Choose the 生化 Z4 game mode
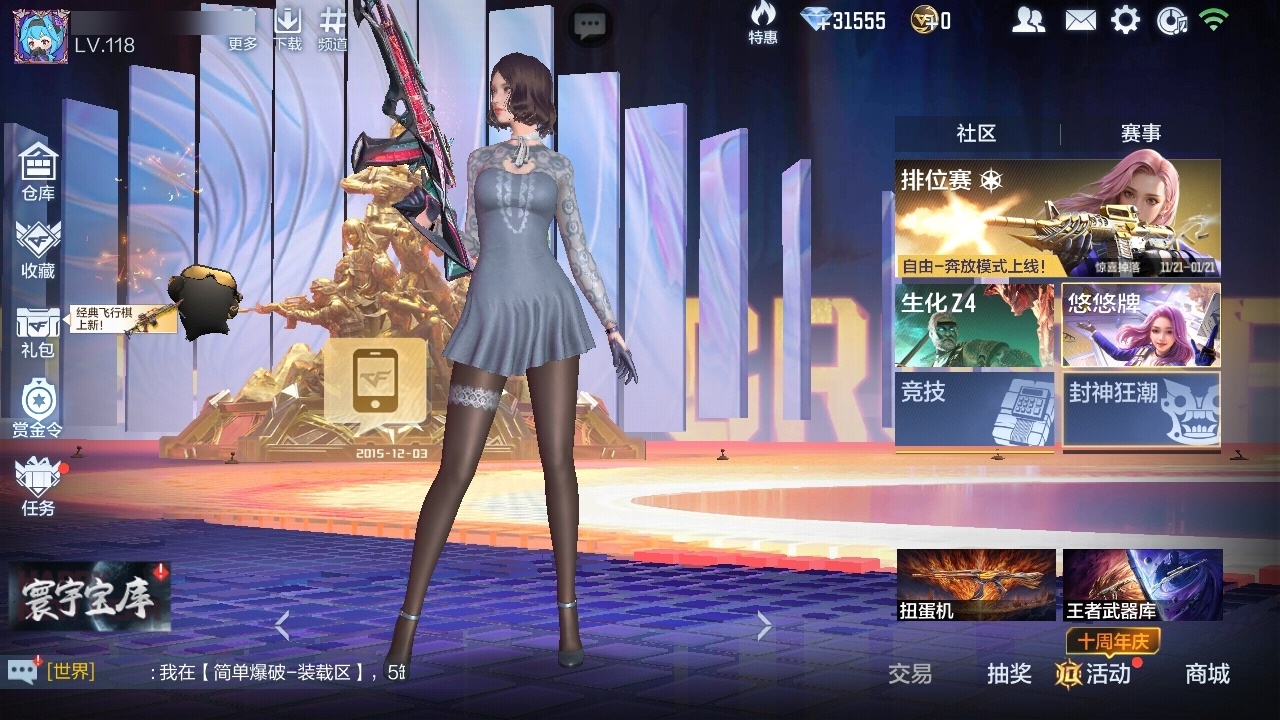Screen dimensions: 1280x720 point(974,325)
